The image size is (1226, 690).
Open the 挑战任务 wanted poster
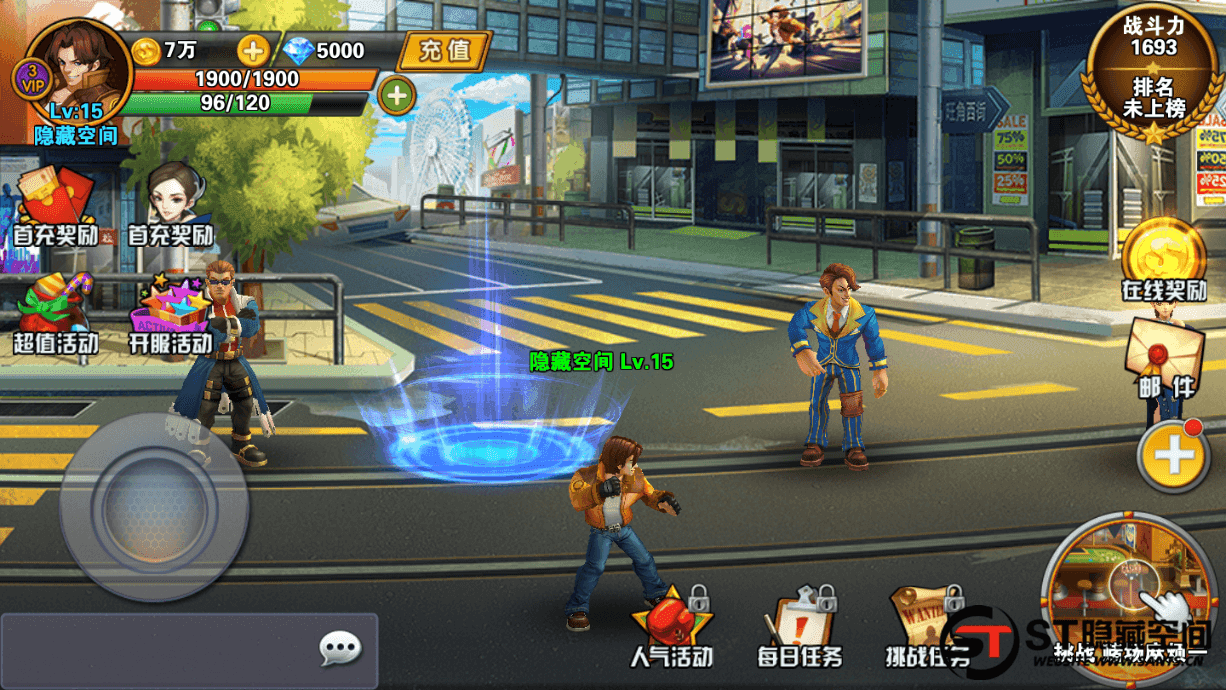pyautogui.click(x=926, y=625)
